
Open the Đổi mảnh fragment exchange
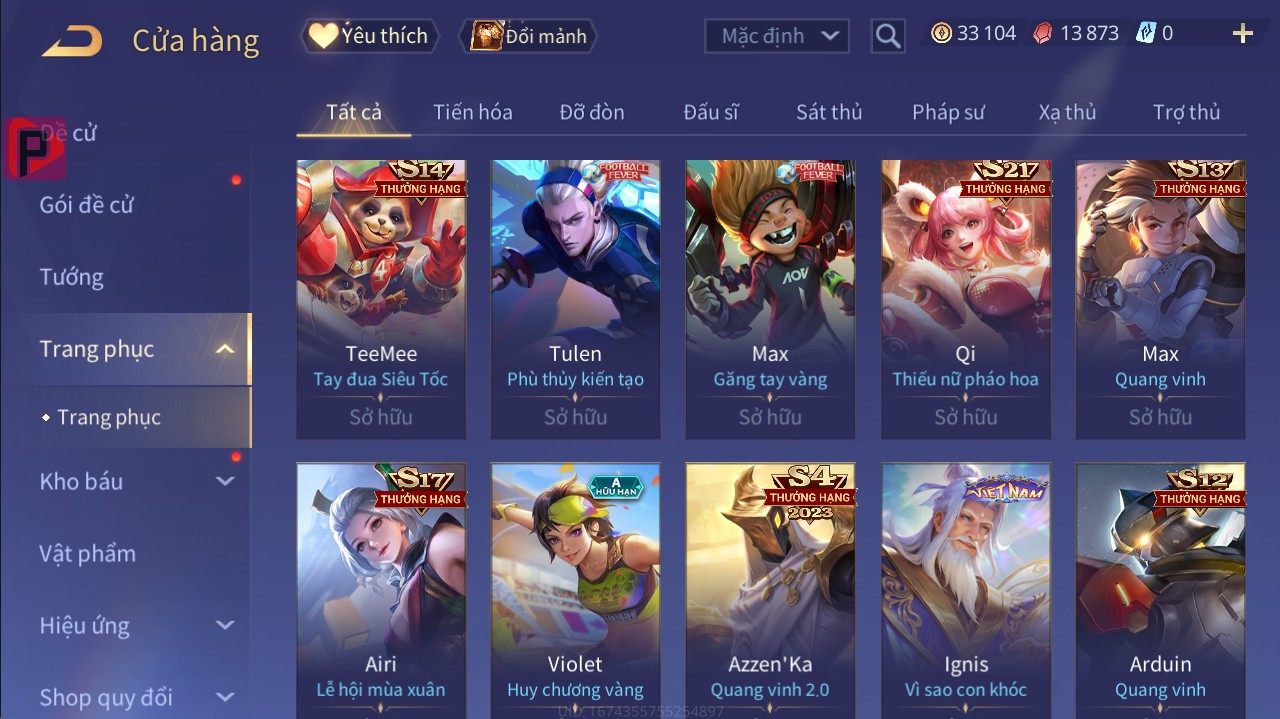tap(528, 36)
